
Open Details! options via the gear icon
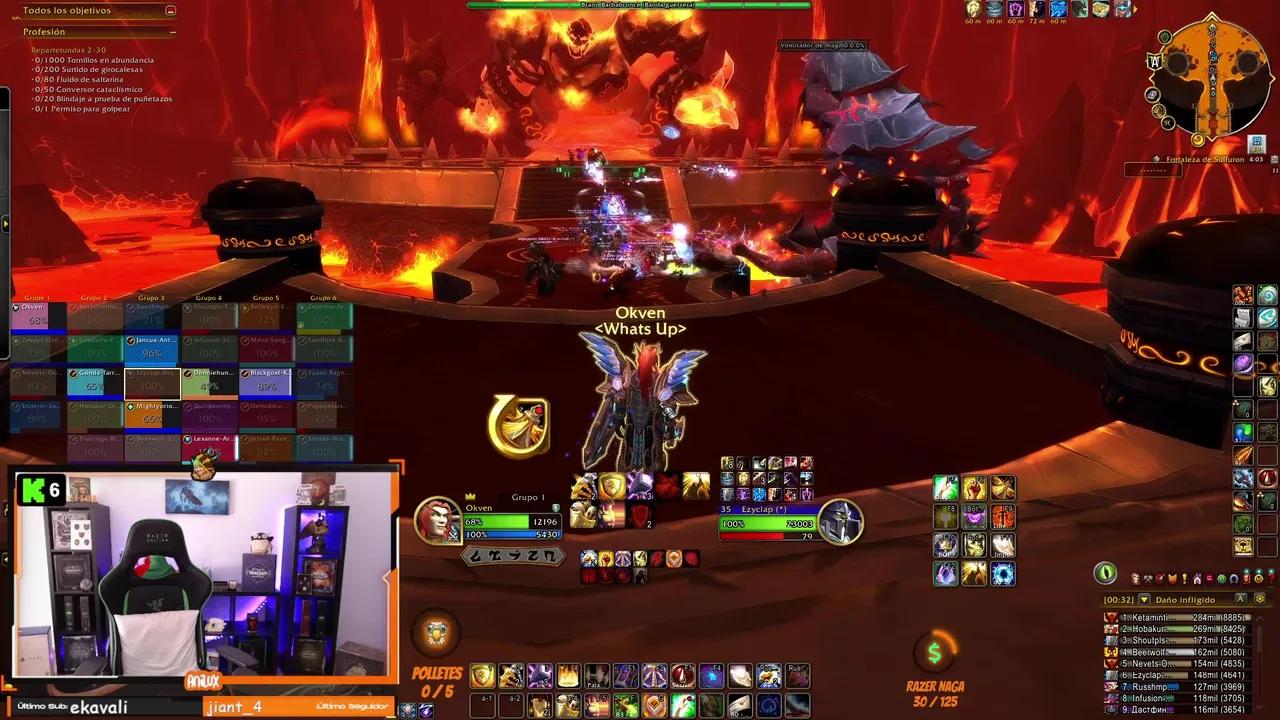pos(1258,599)
